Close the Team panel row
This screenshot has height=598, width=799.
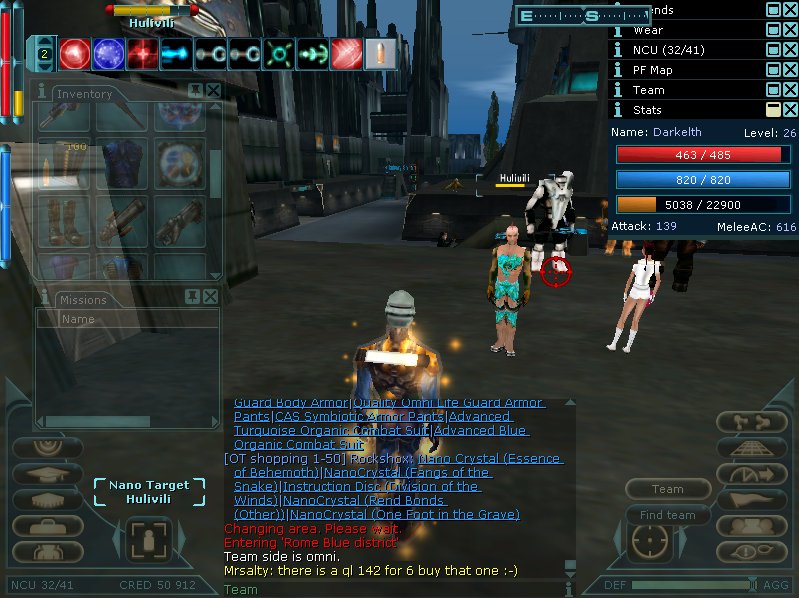790,90
